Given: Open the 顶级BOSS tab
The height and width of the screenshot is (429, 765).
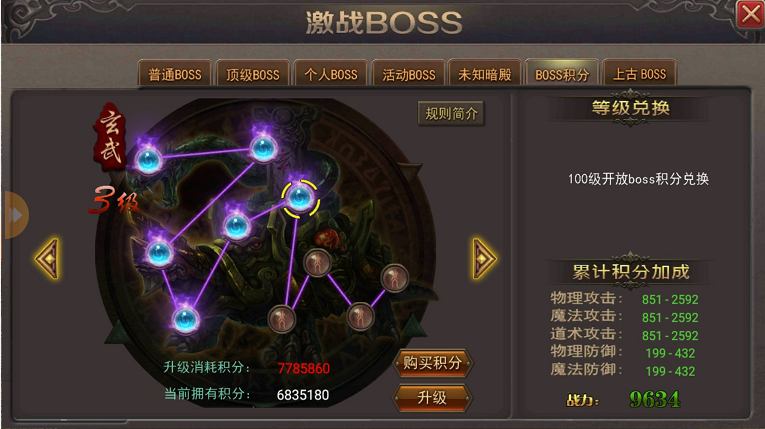Looking at the screenshot, I should point(252,74).
